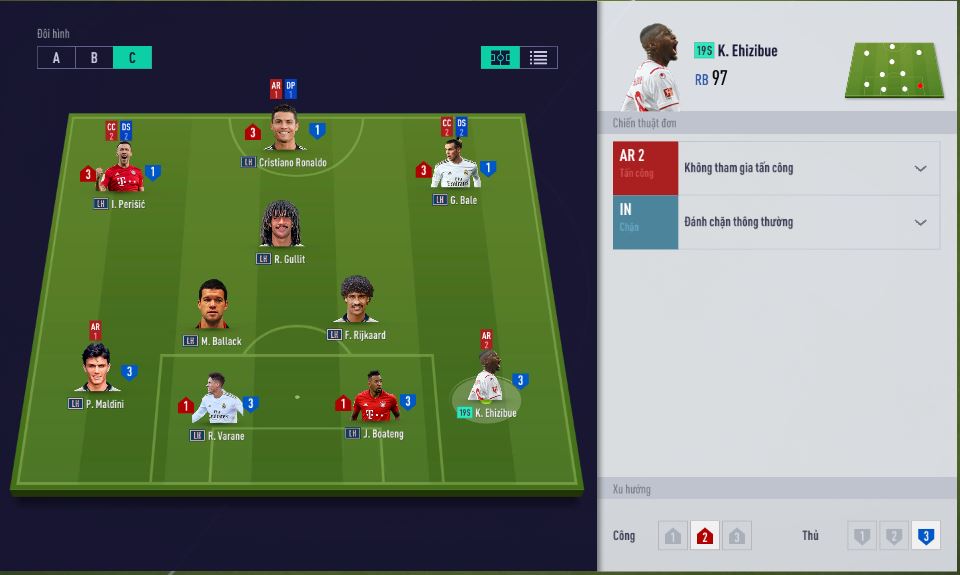Set defense tendency (Thủ) to level 1
960x575 pixels.
(x=861, y=537)
